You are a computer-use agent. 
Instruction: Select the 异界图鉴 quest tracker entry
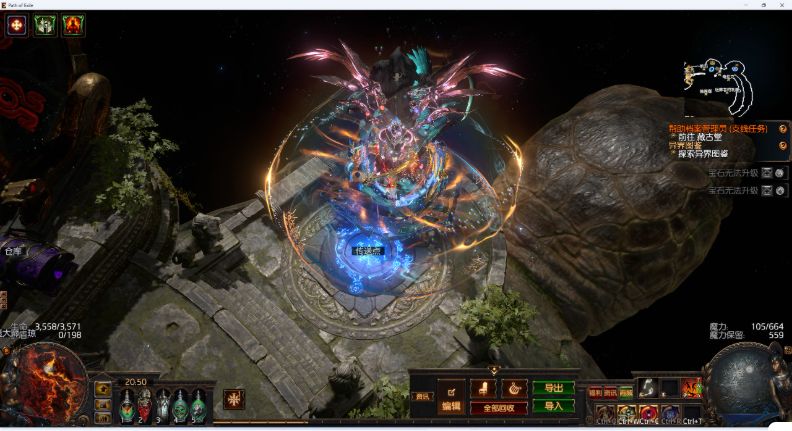tap(685, 145)
